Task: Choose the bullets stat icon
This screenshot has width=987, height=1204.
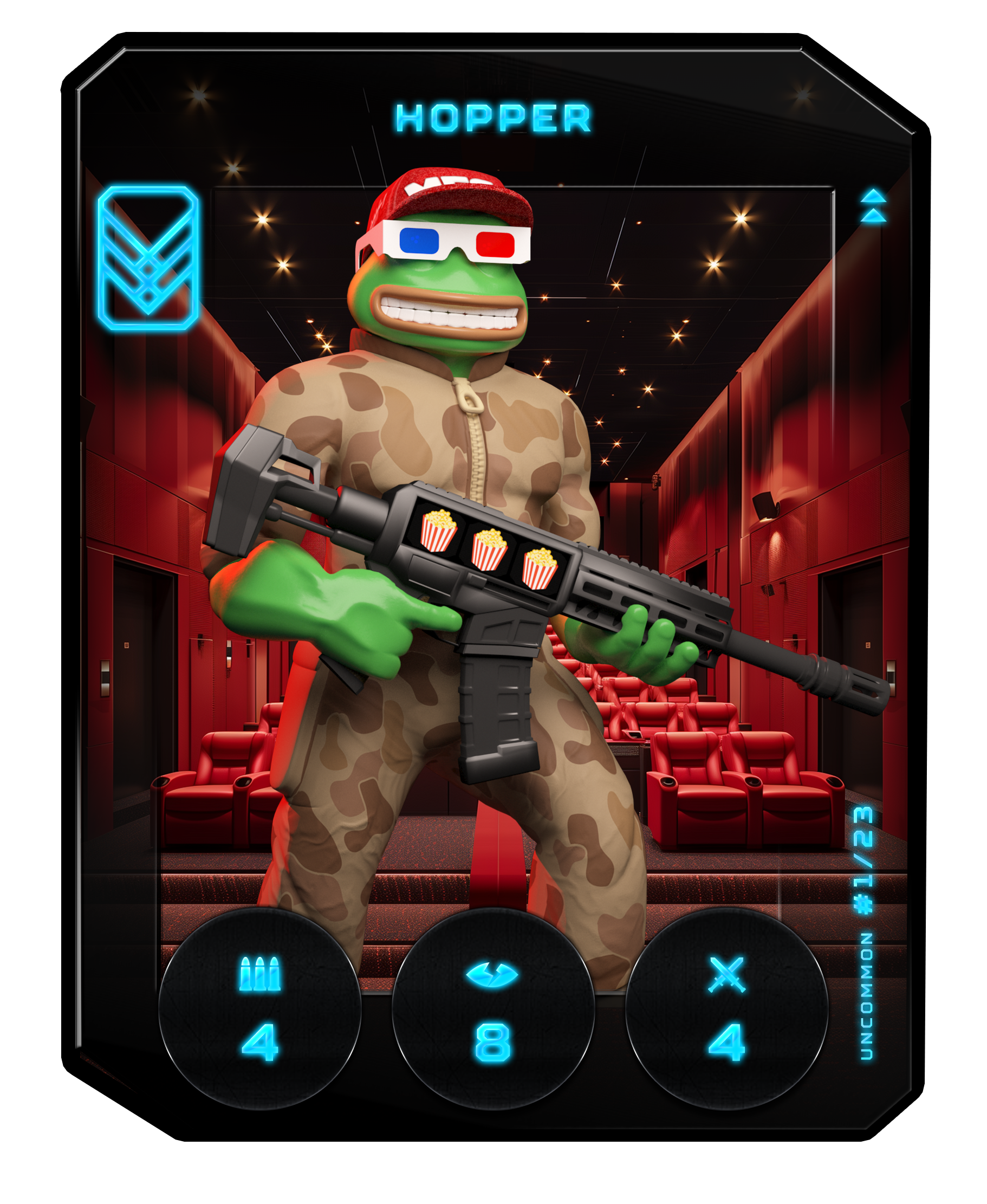Action: (x=260, y=974)
